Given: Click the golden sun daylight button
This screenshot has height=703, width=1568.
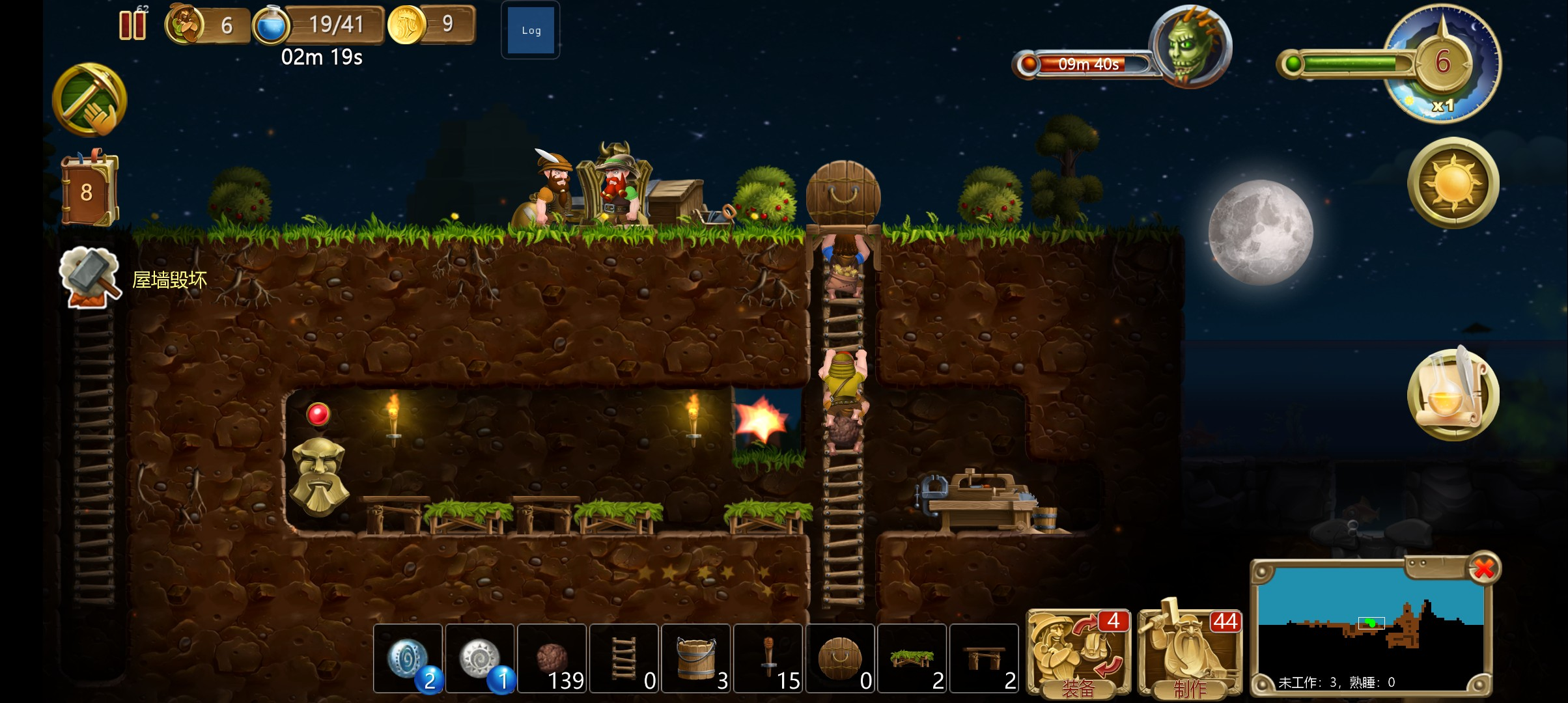Looking at the screenshot, I should pyautogui.click(x=1453, y=183).
